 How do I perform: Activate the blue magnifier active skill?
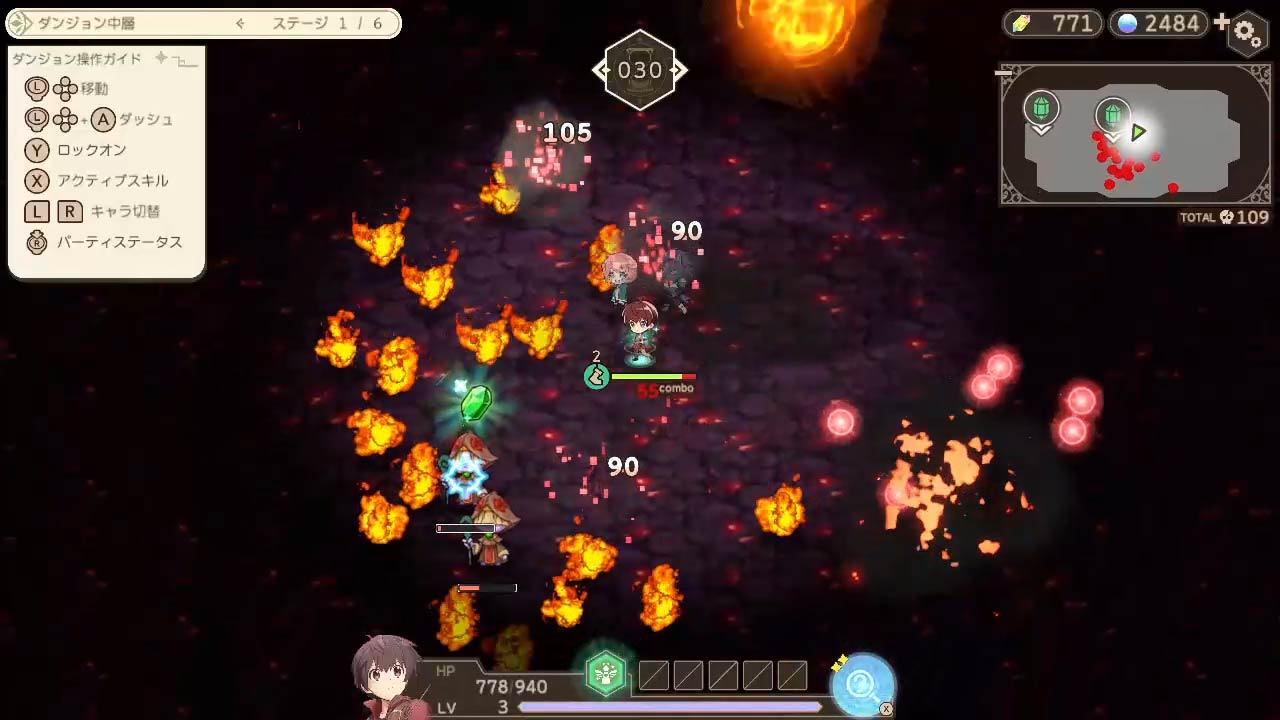(x=862, y=684)
